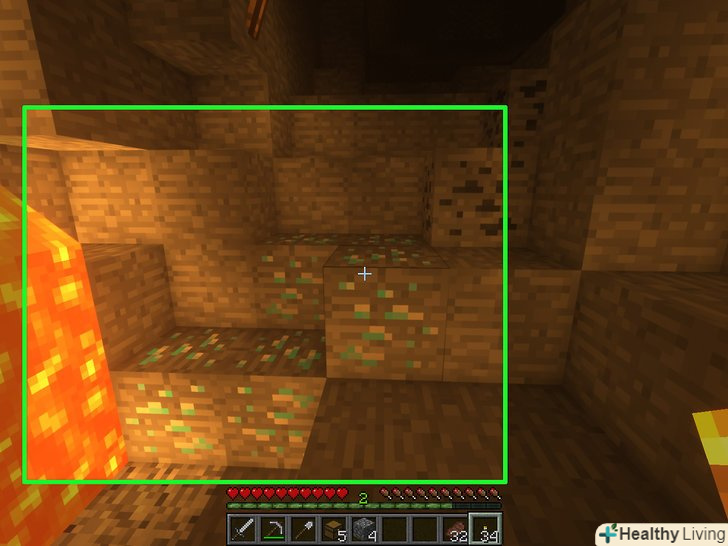The height and width of the screenshot is (546, 728).
Task: Pick the cobblestone stack of 4
Action: coord(364,529)
